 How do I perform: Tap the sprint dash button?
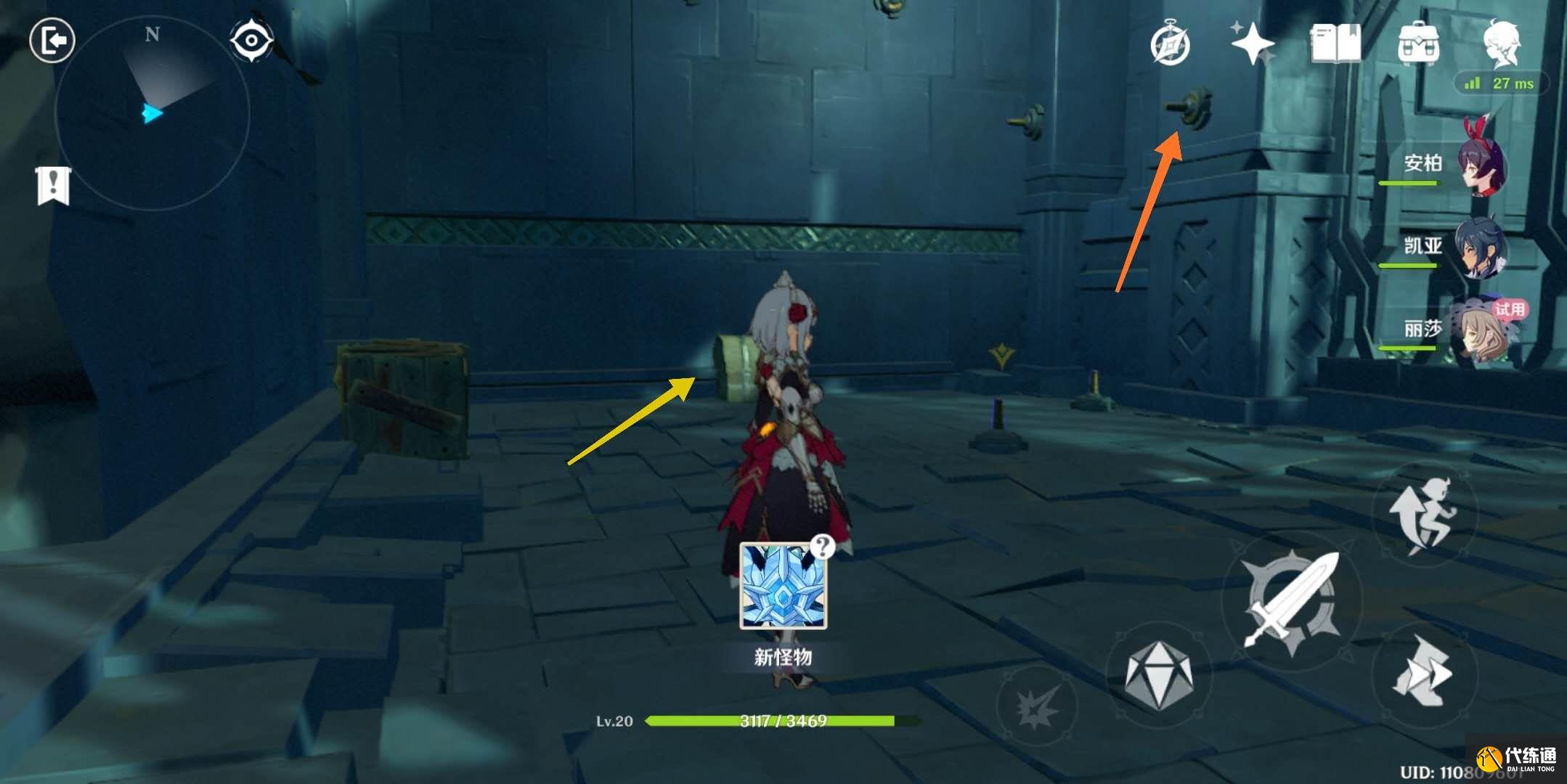click(x=1424, y=672)
